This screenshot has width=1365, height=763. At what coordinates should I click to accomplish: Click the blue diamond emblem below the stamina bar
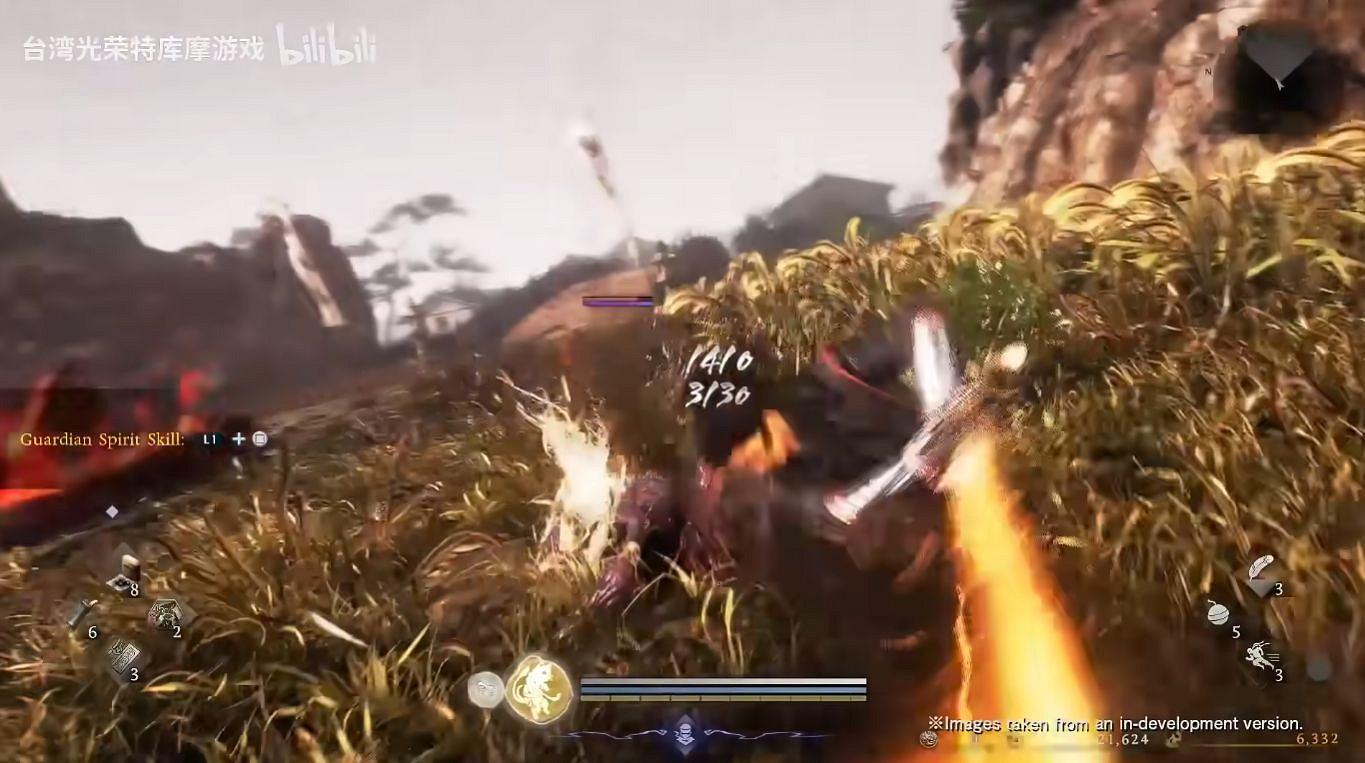coord(684,731)
